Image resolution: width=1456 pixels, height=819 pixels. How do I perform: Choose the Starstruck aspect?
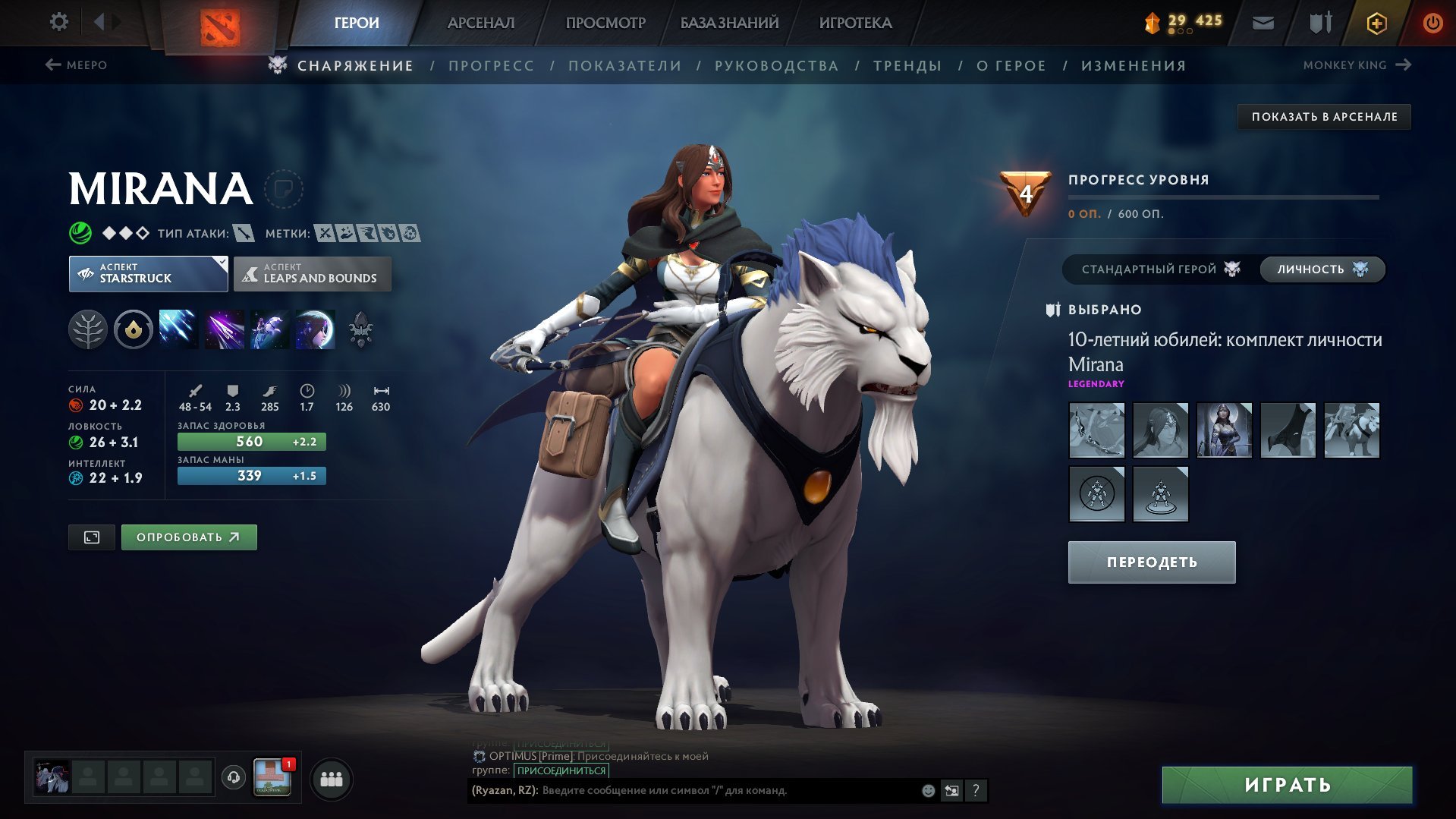point(148,273)
